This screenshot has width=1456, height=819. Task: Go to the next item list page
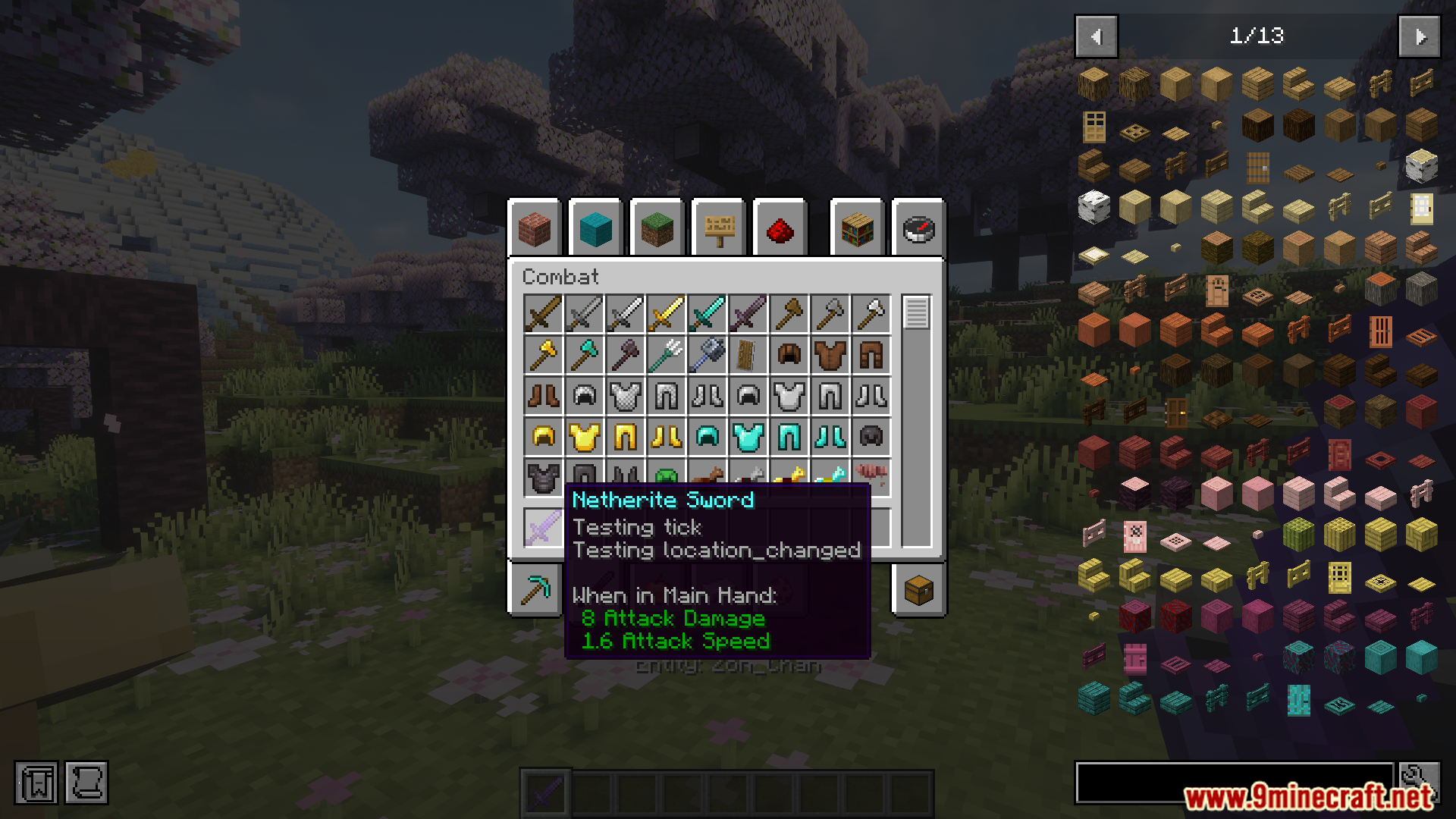point(1420,36)
